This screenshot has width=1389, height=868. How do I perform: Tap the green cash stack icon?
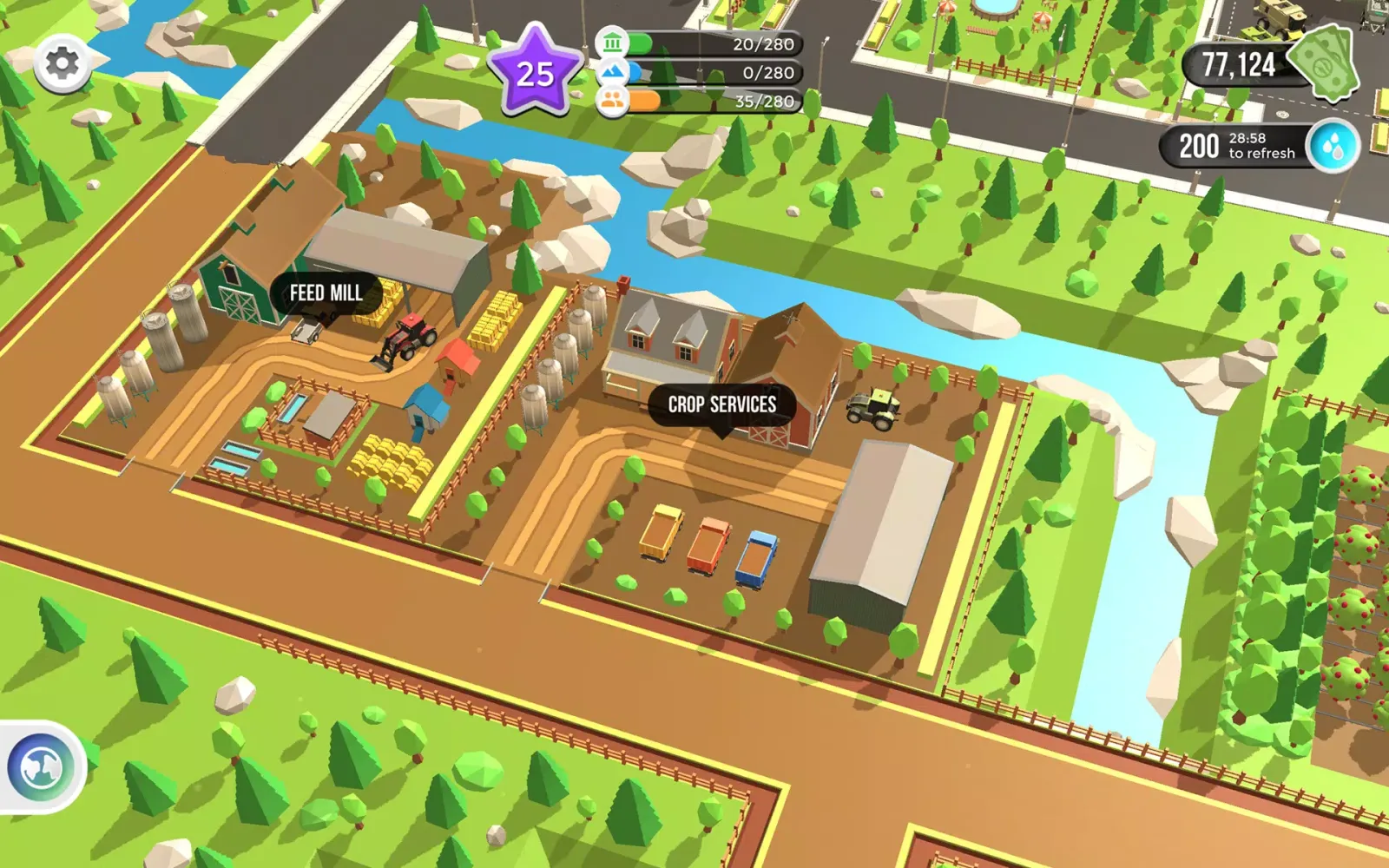click(x=1323, y=62)
